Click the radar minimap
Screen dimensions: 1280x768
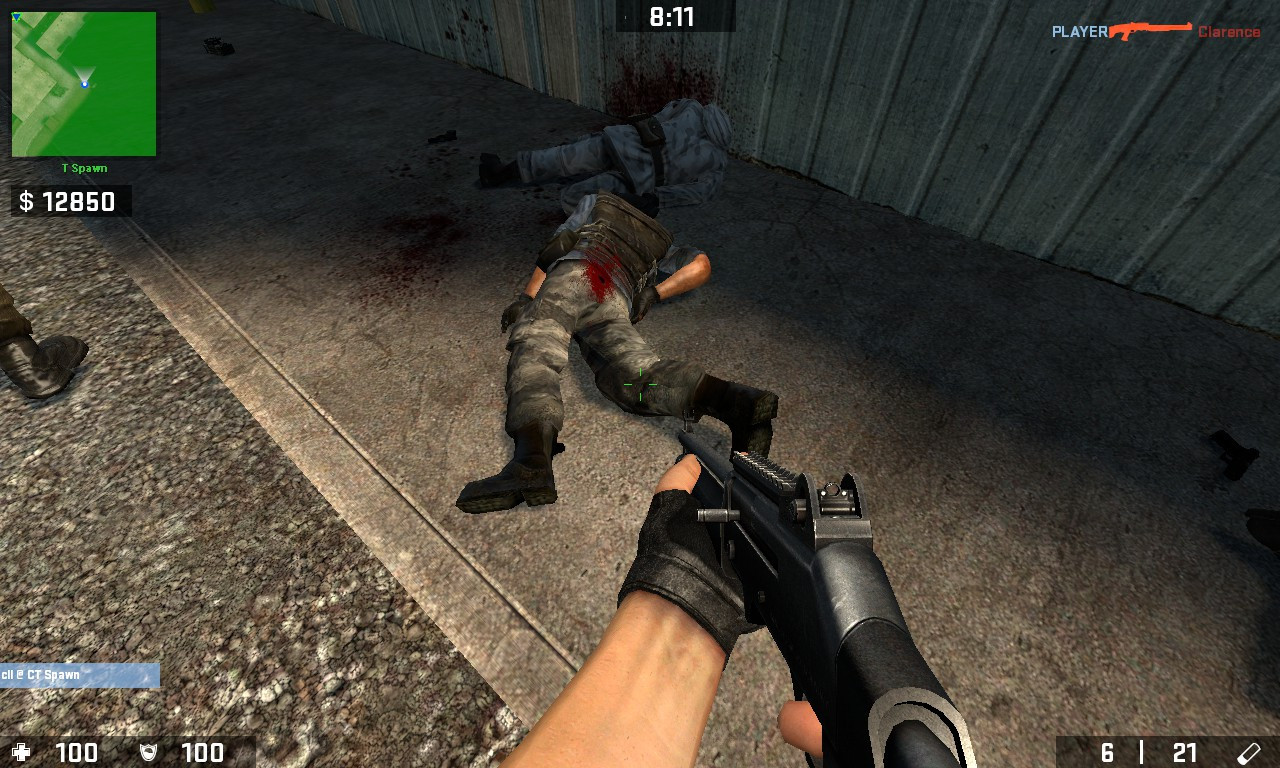pos(82,82)
